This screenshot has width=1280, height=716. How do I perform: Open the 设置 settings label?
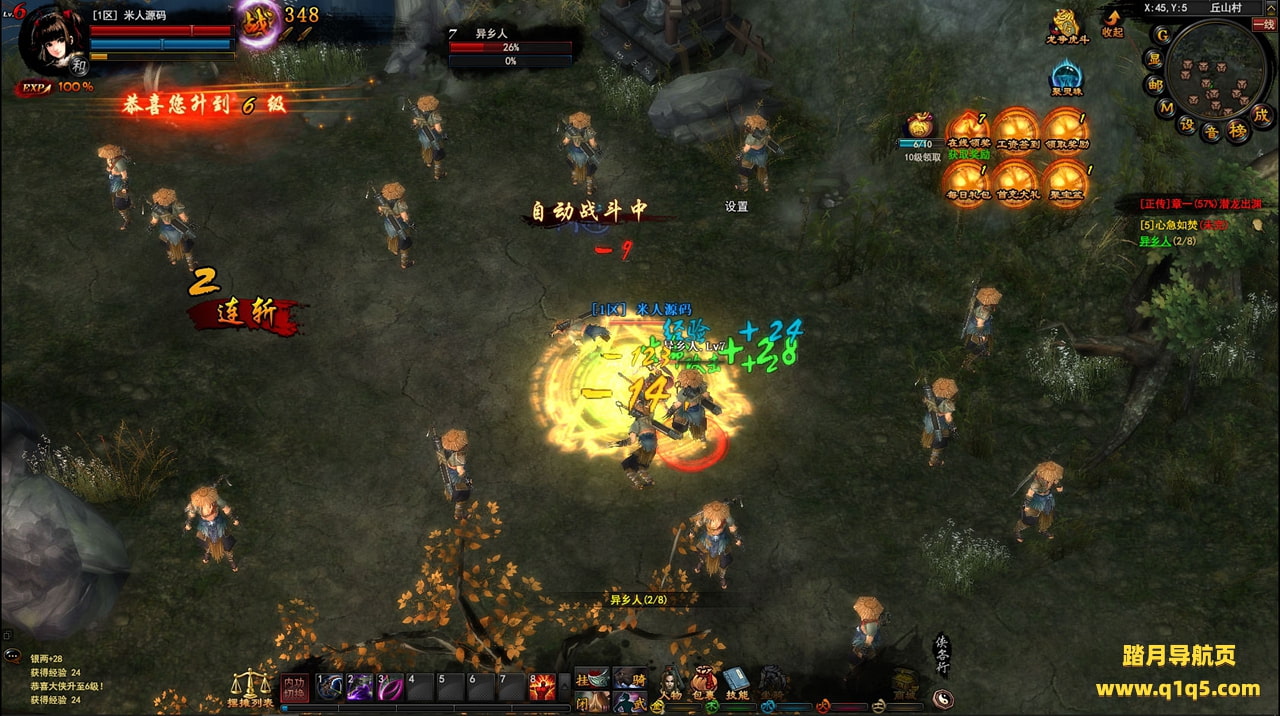coord(736,207)
